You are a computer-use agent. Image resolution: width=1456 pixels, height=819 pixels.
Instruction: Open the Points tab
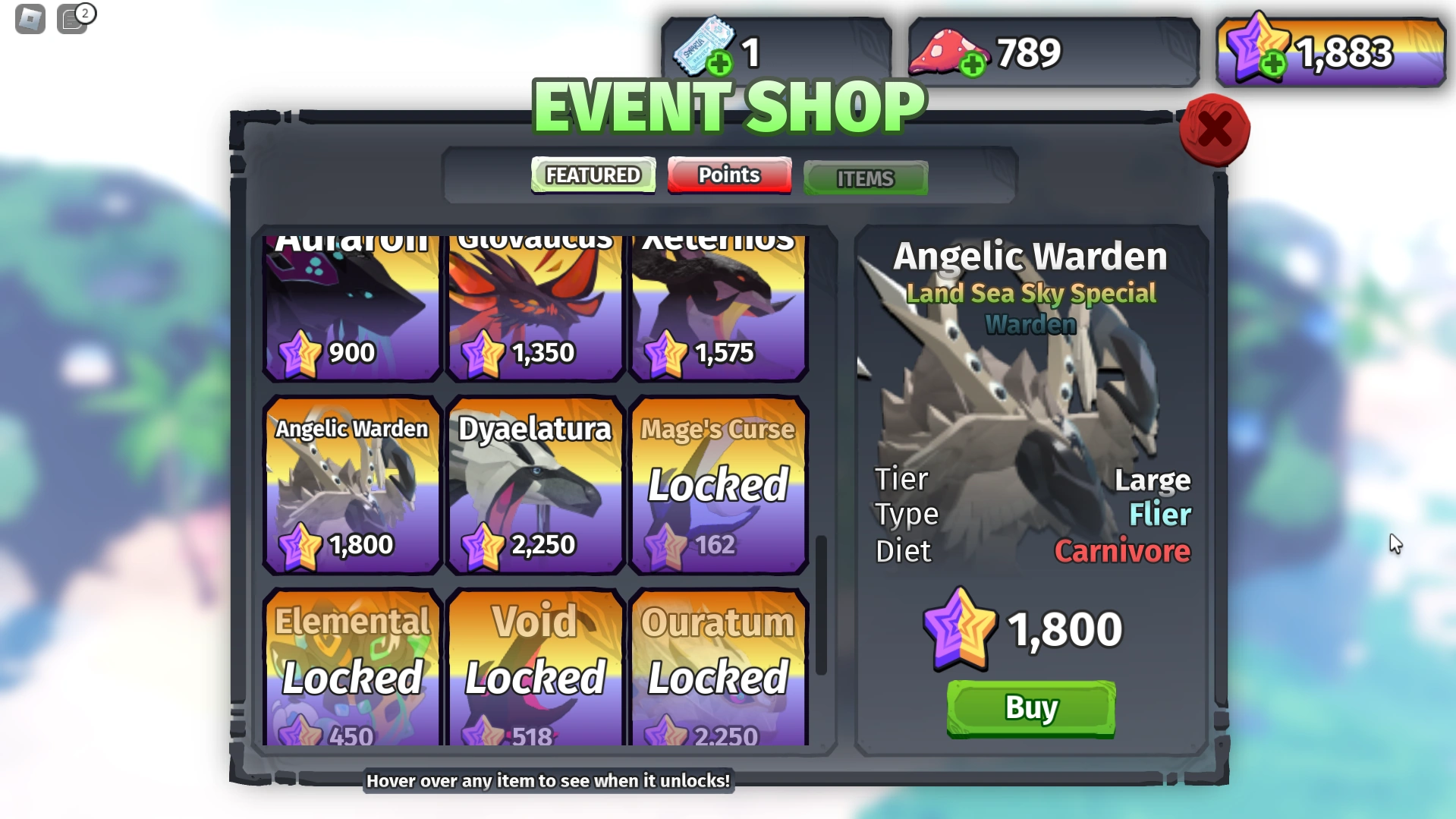[x=728, y=175]
